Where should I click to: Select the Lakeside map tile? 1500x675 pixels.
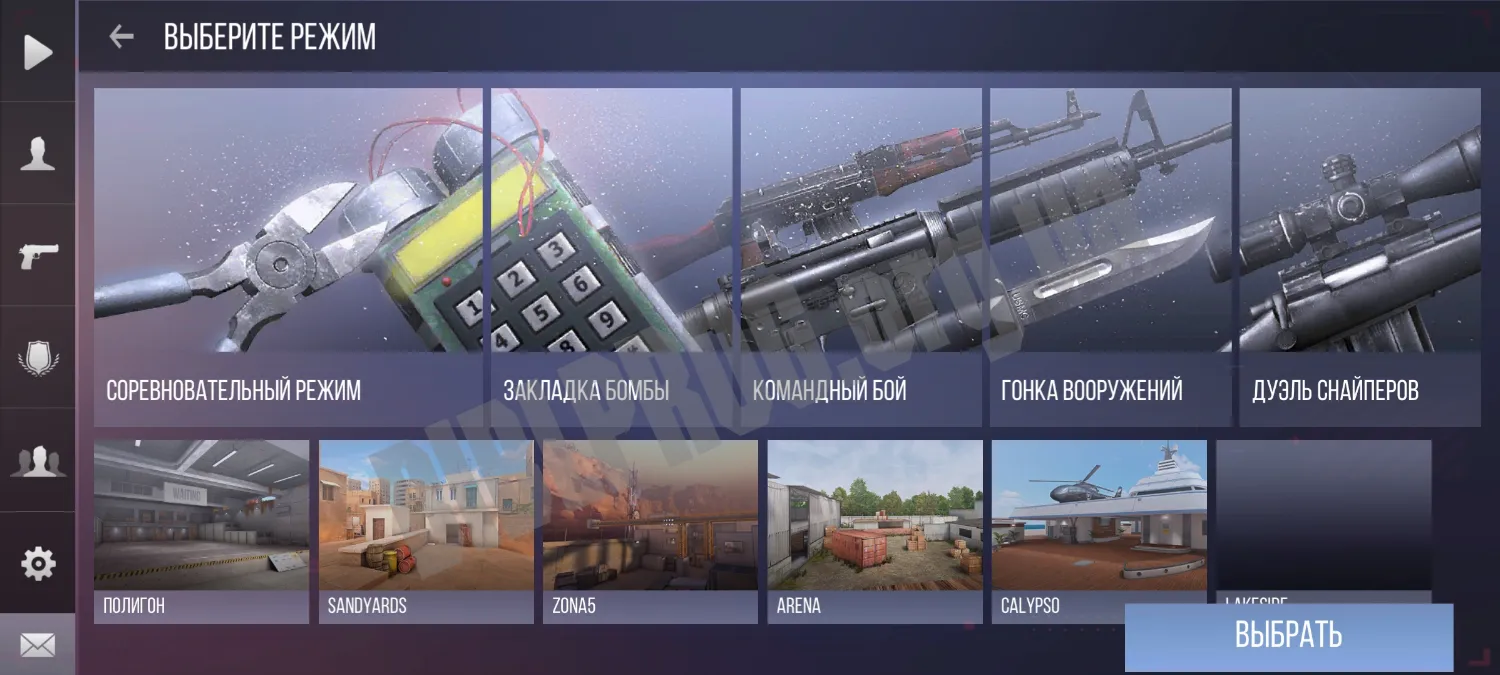click(1323, 520)
